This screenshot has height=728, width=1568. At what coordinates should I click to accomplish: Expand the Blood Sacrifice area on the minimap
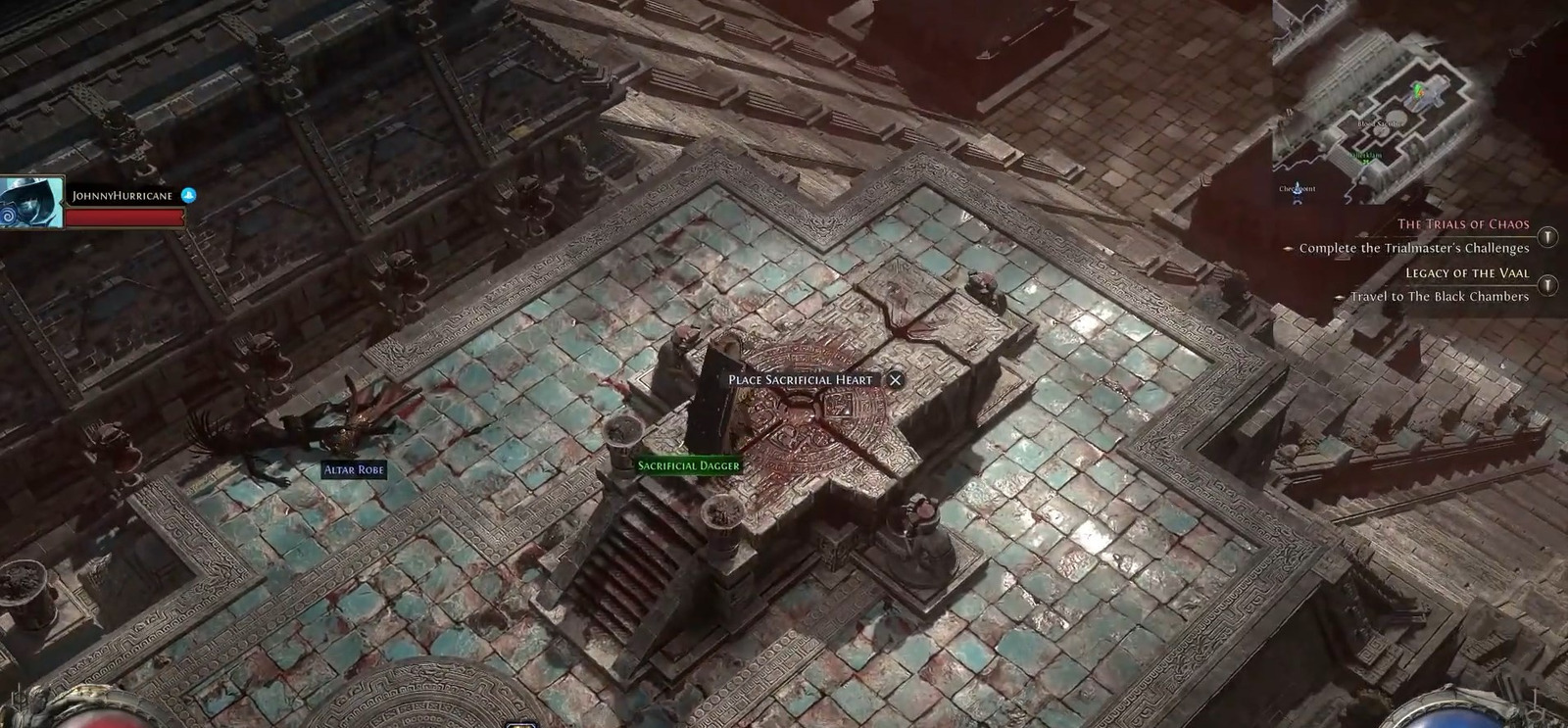point(1380,121)
